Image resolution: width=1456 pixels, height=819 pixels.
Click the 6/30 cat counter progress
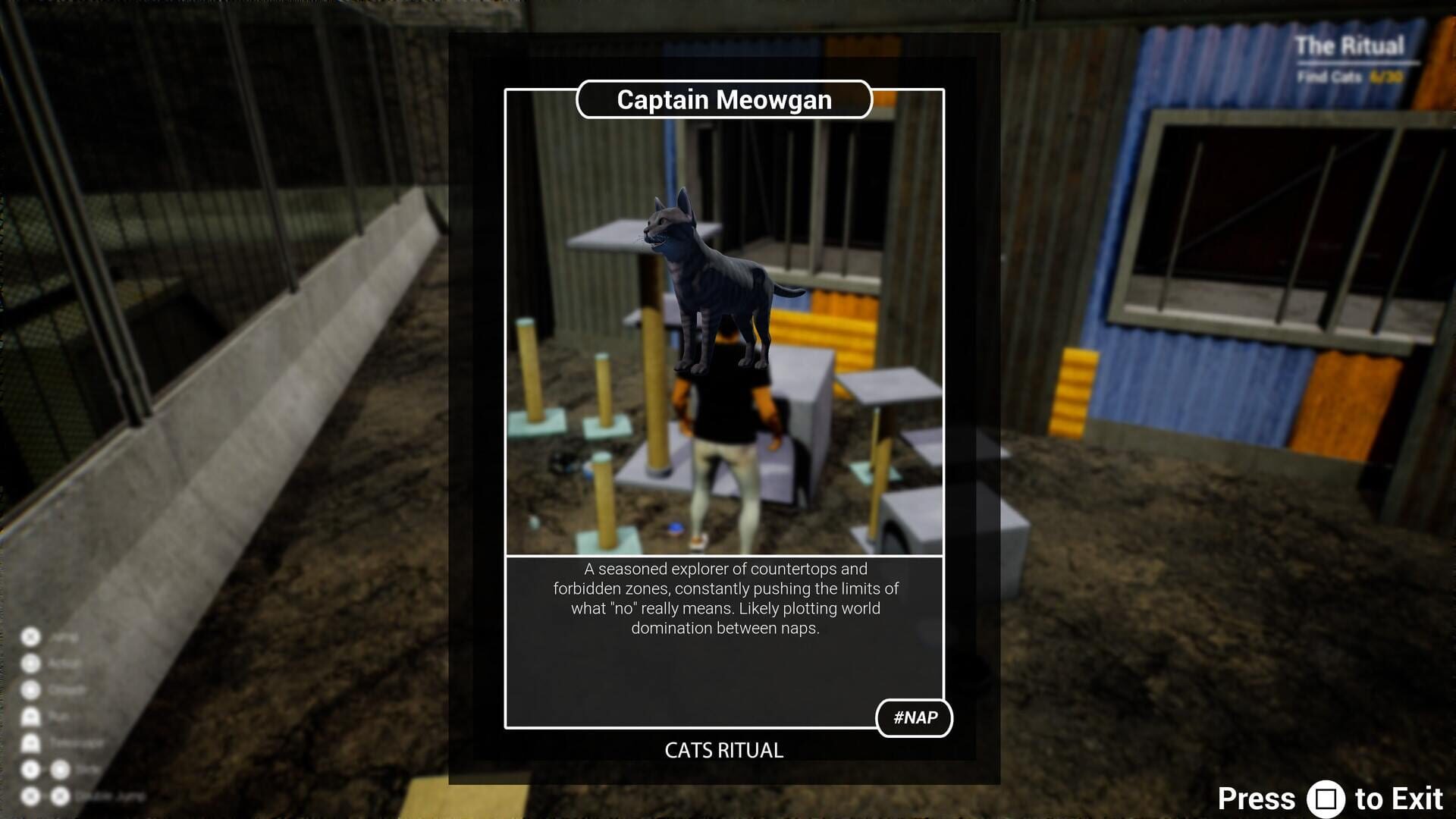tap(1386, 77)
